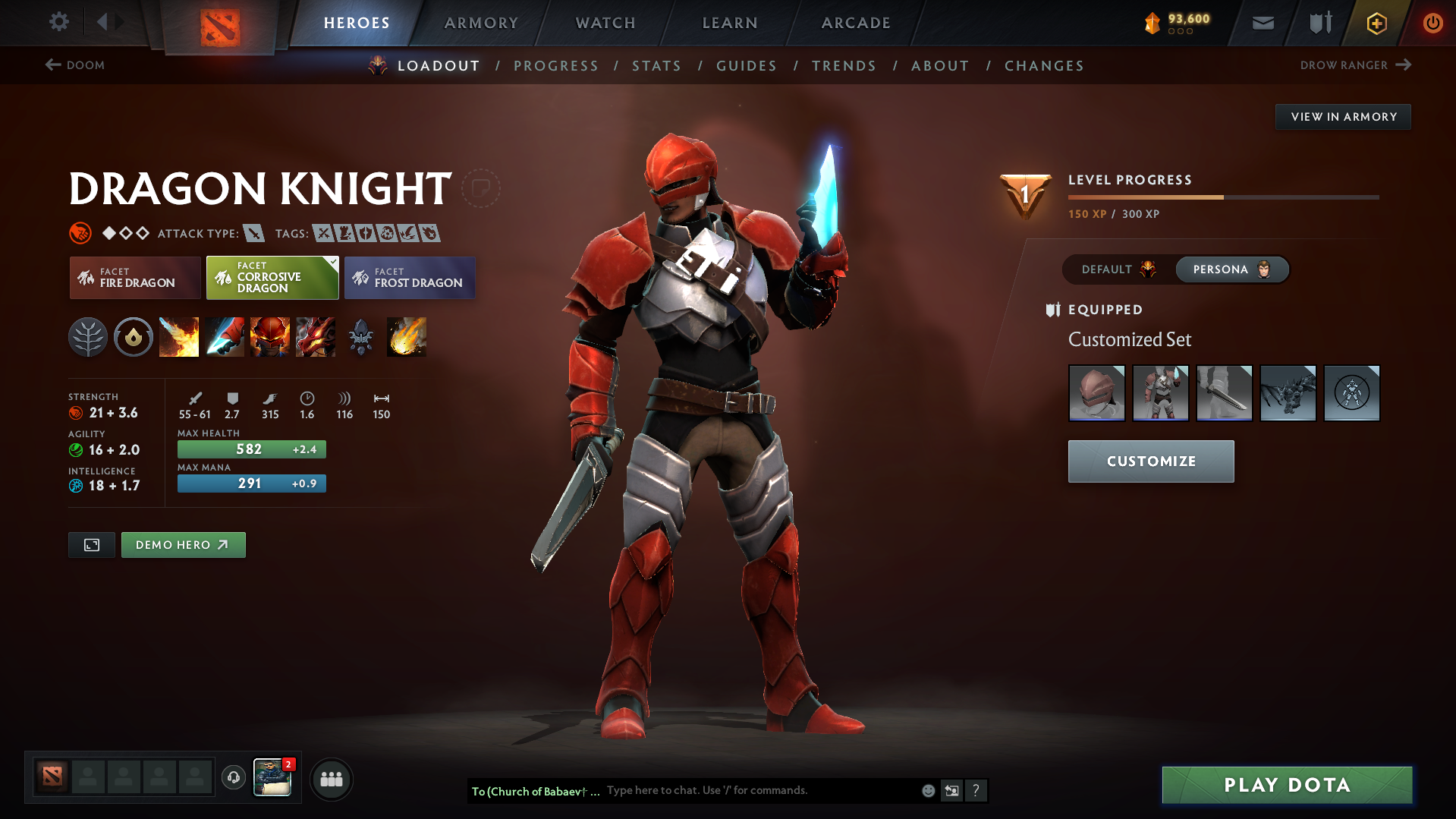Open the ARMORY menu
The image size is (1456, 819).
(481, 23)
